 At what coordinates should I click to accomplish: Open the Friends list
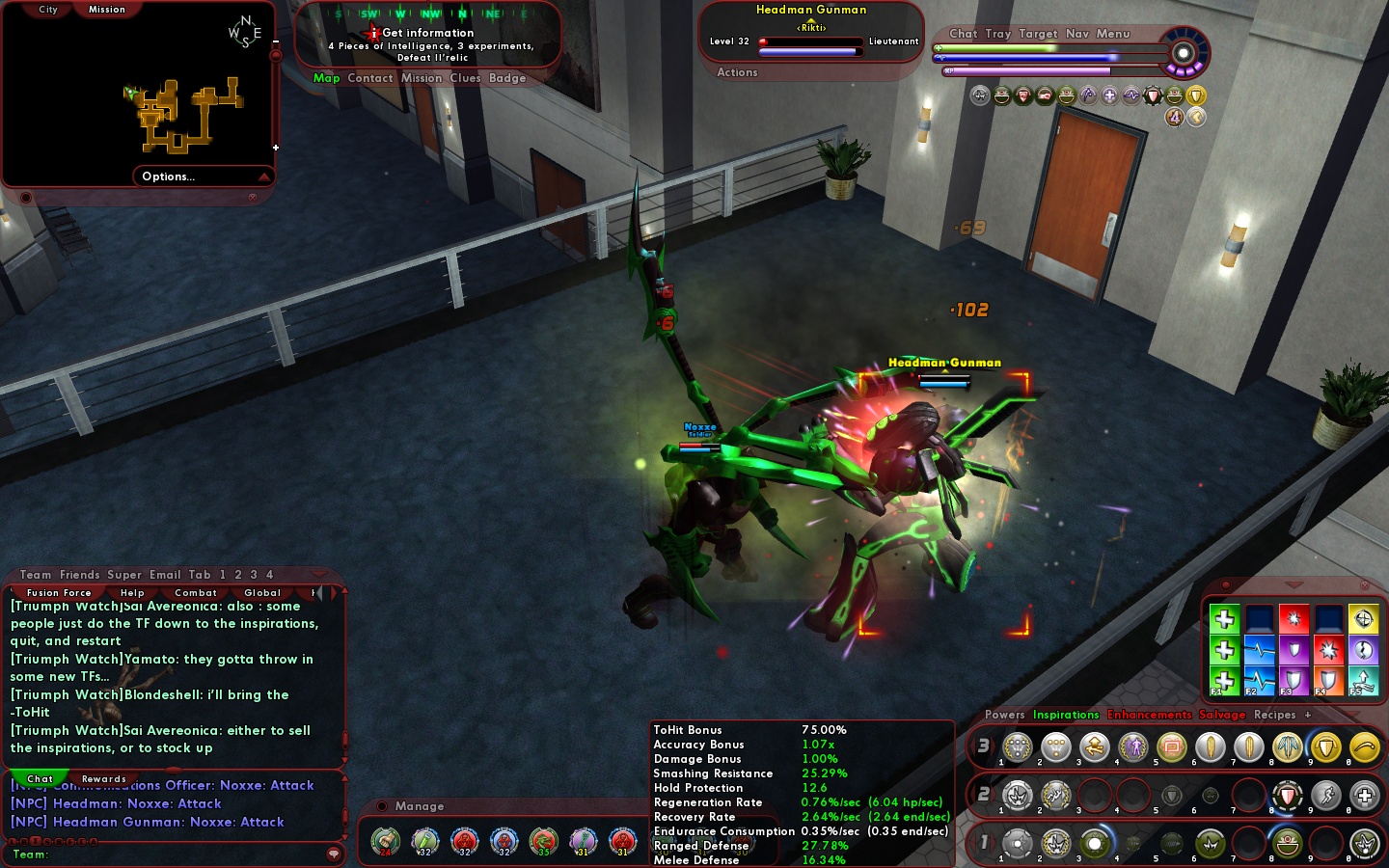pos(80,575)
